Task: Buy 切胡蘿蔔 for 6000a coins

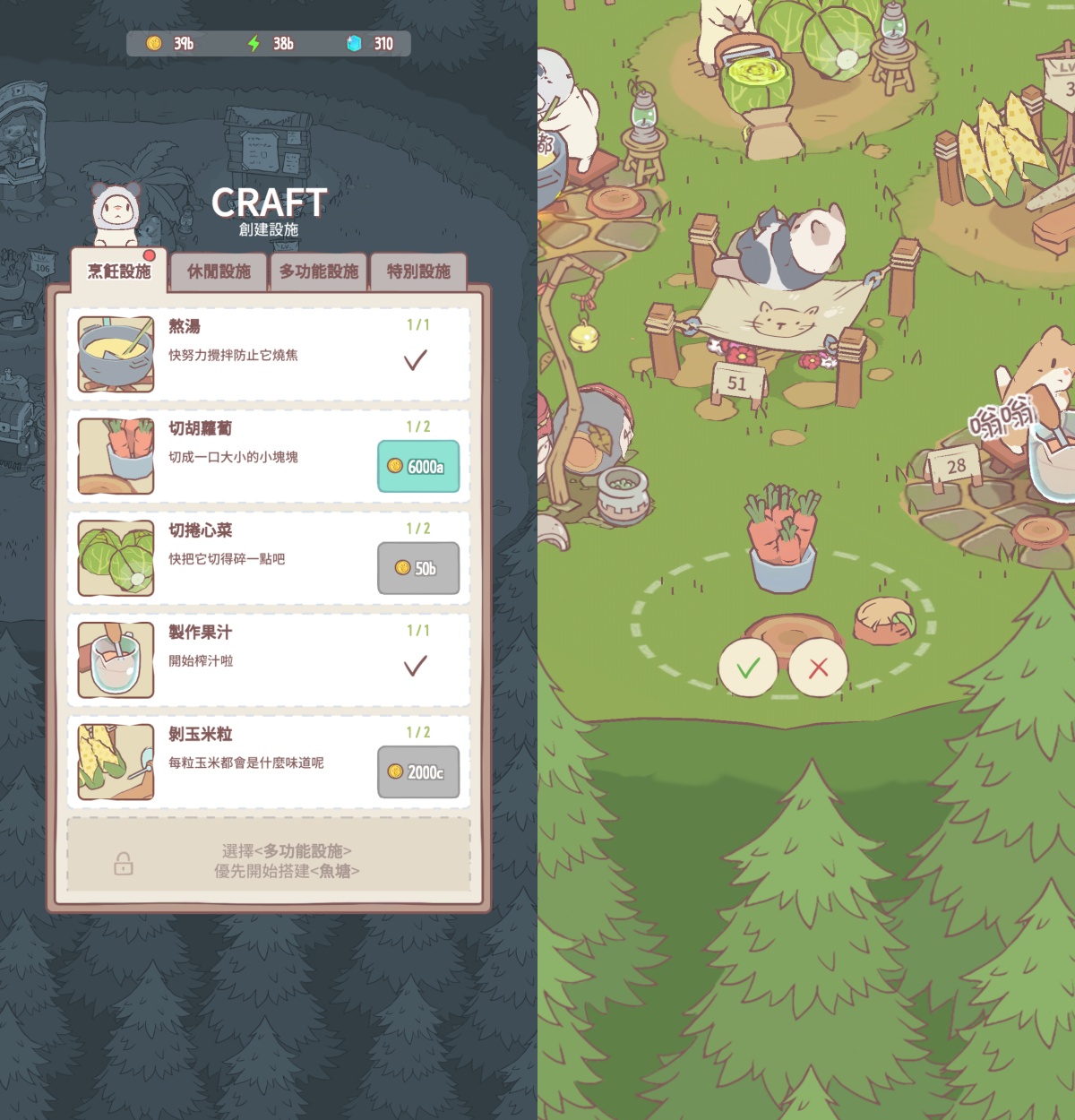Action: click(x=418, y=467)
